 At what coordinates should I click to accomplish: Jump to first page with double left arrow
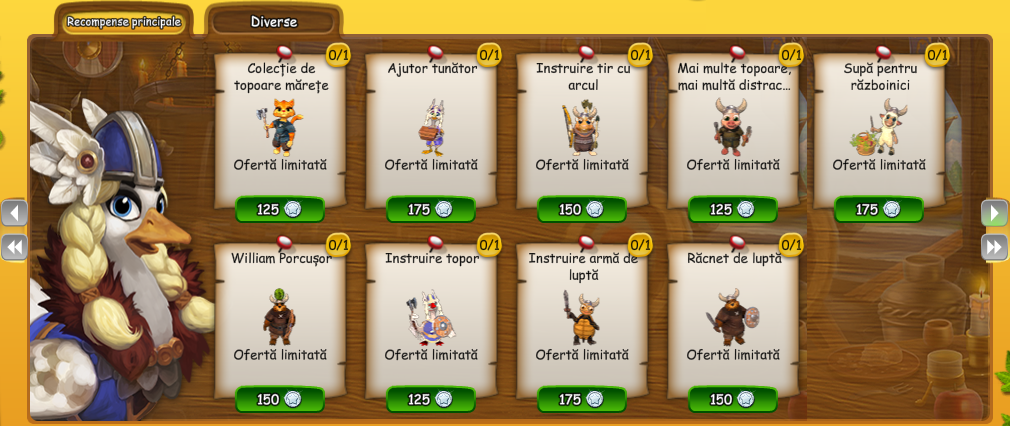click(x=15, y=247)
